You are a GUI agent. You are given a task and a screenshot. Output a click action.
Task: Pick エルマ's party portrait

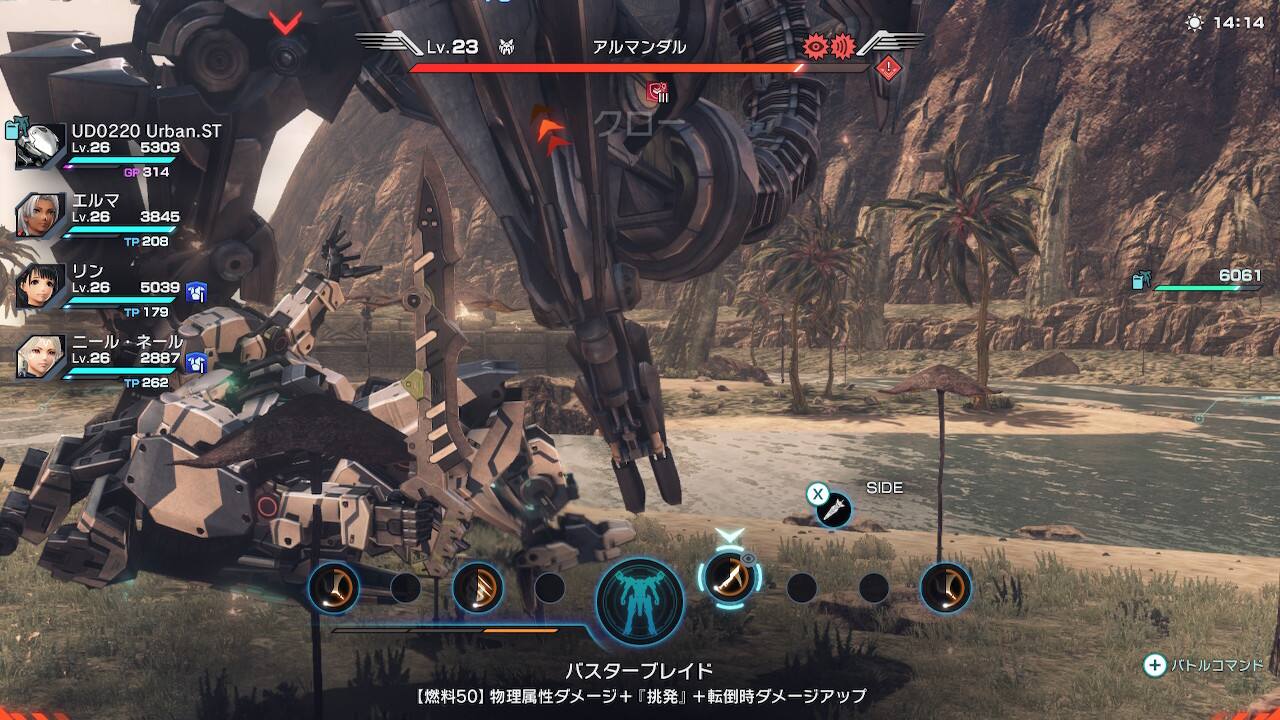point(41,215)
